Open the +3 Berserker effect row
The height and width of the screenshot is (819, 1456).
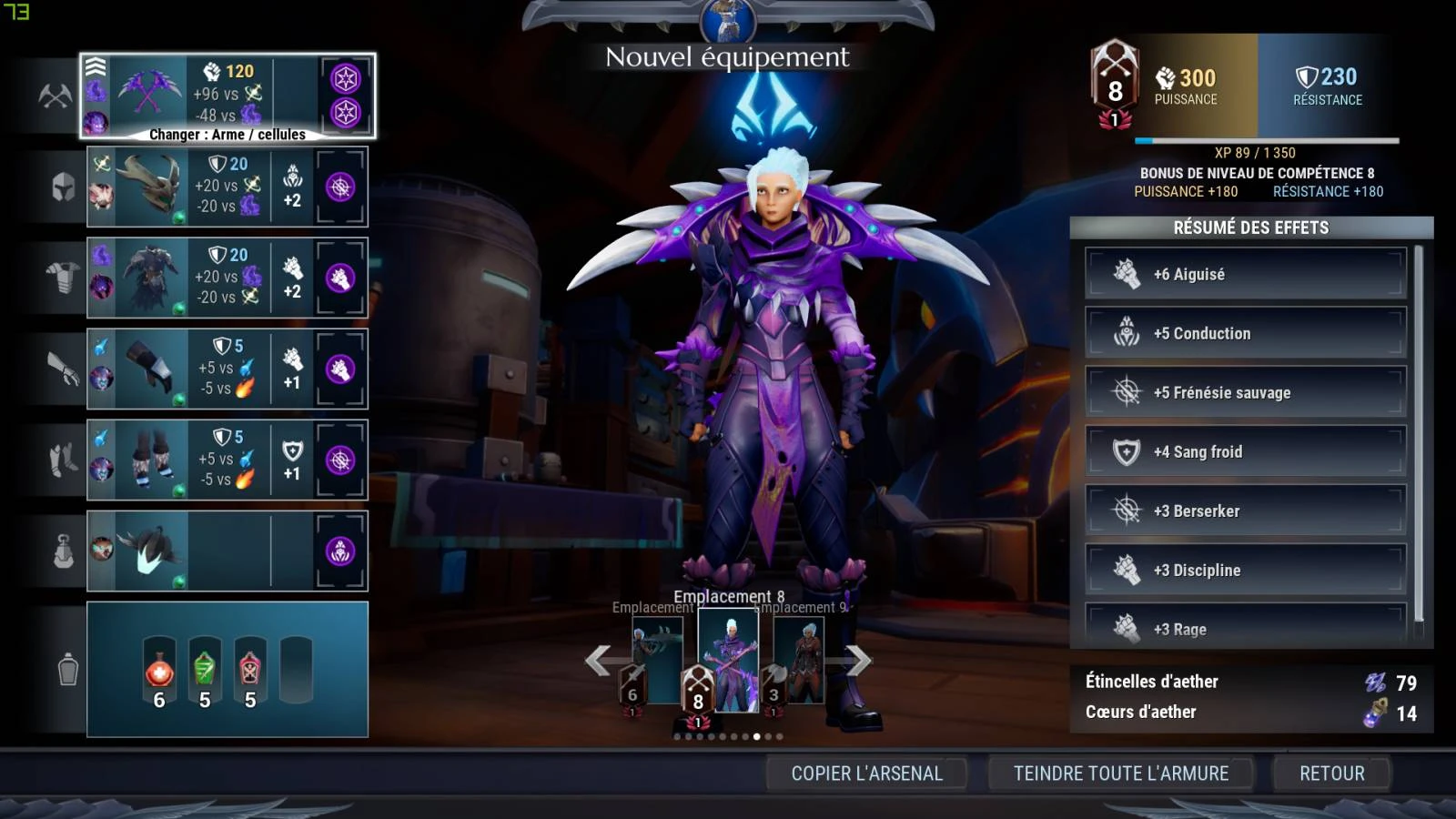click(x=1245, y=511)
